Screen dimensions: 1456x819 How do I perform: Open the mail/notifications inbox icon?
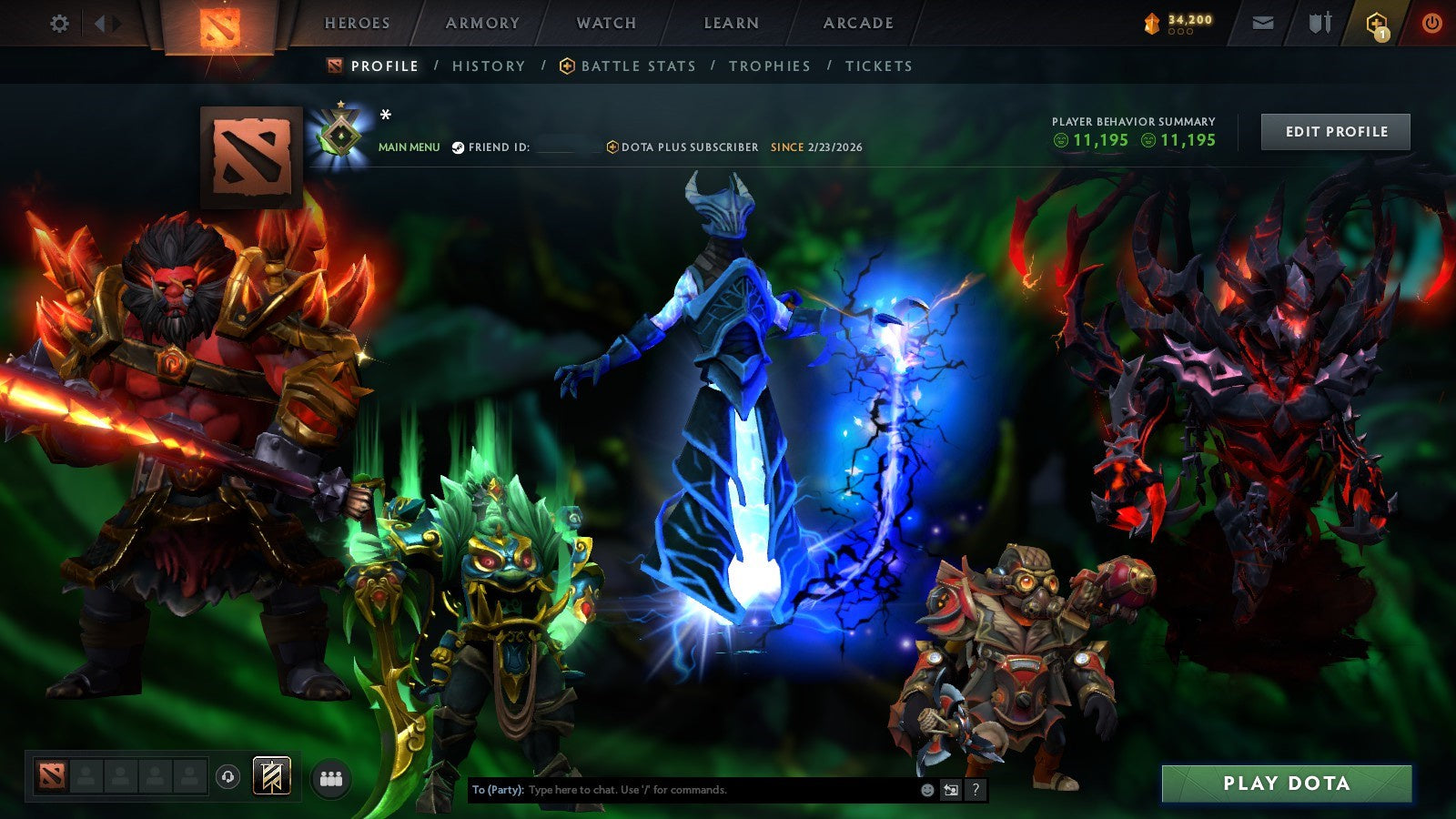pos(1263,23)
